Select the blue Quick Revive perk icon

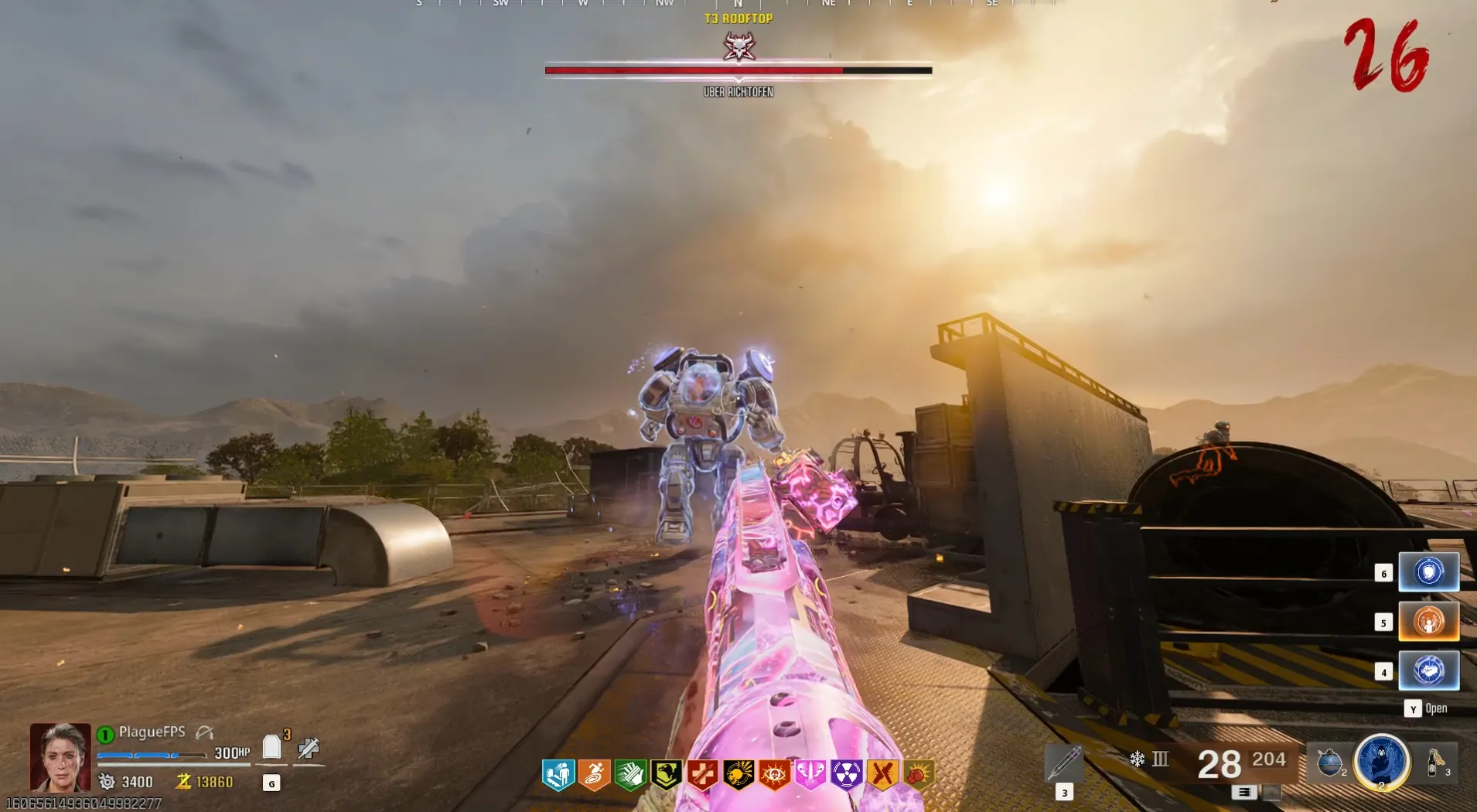click(558, 774)
